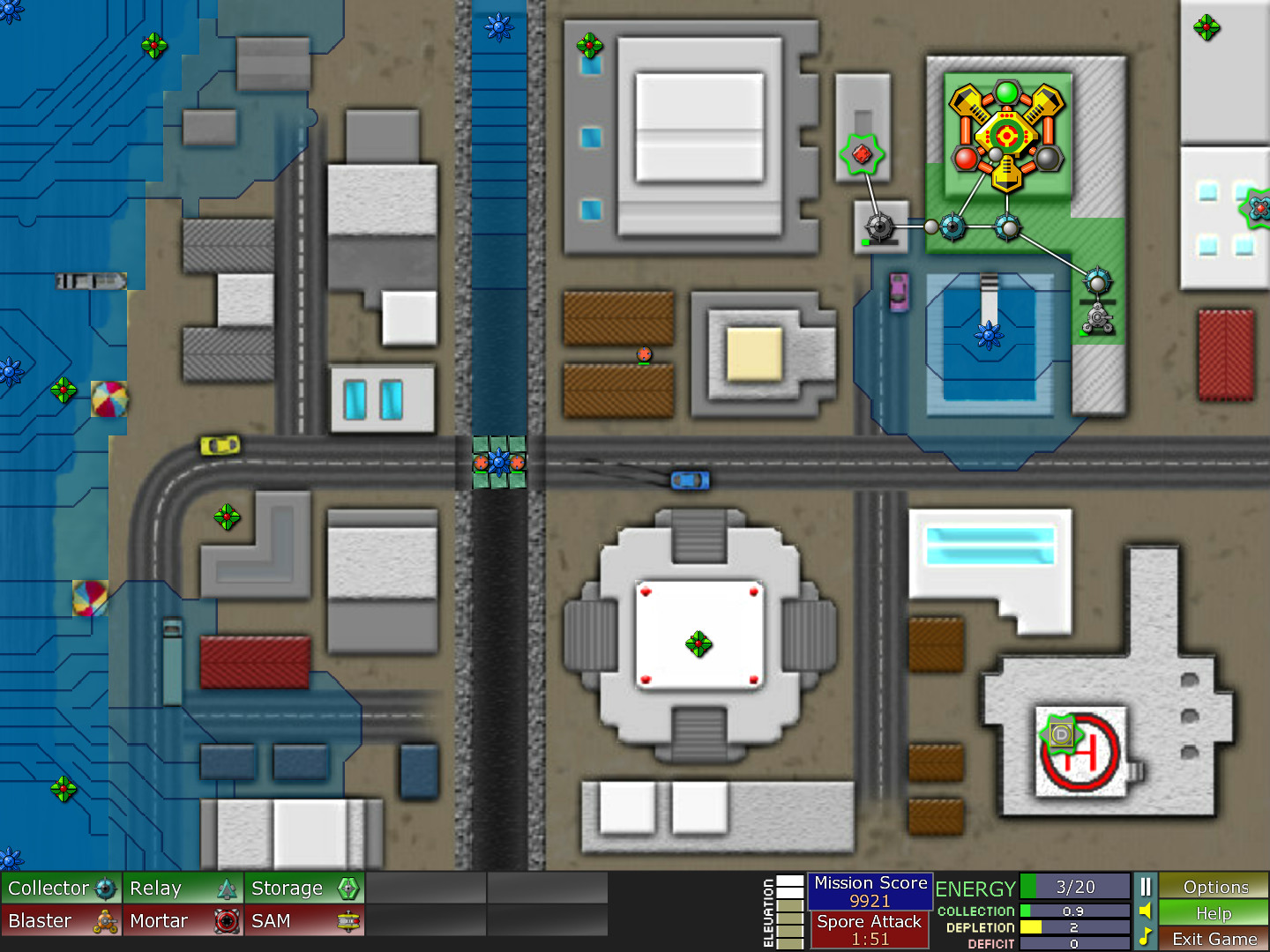Image resolution: width=1270 pixels, height=952 pixels.
Task: Select a collector node on the network
Action: (x=951, y=227)
